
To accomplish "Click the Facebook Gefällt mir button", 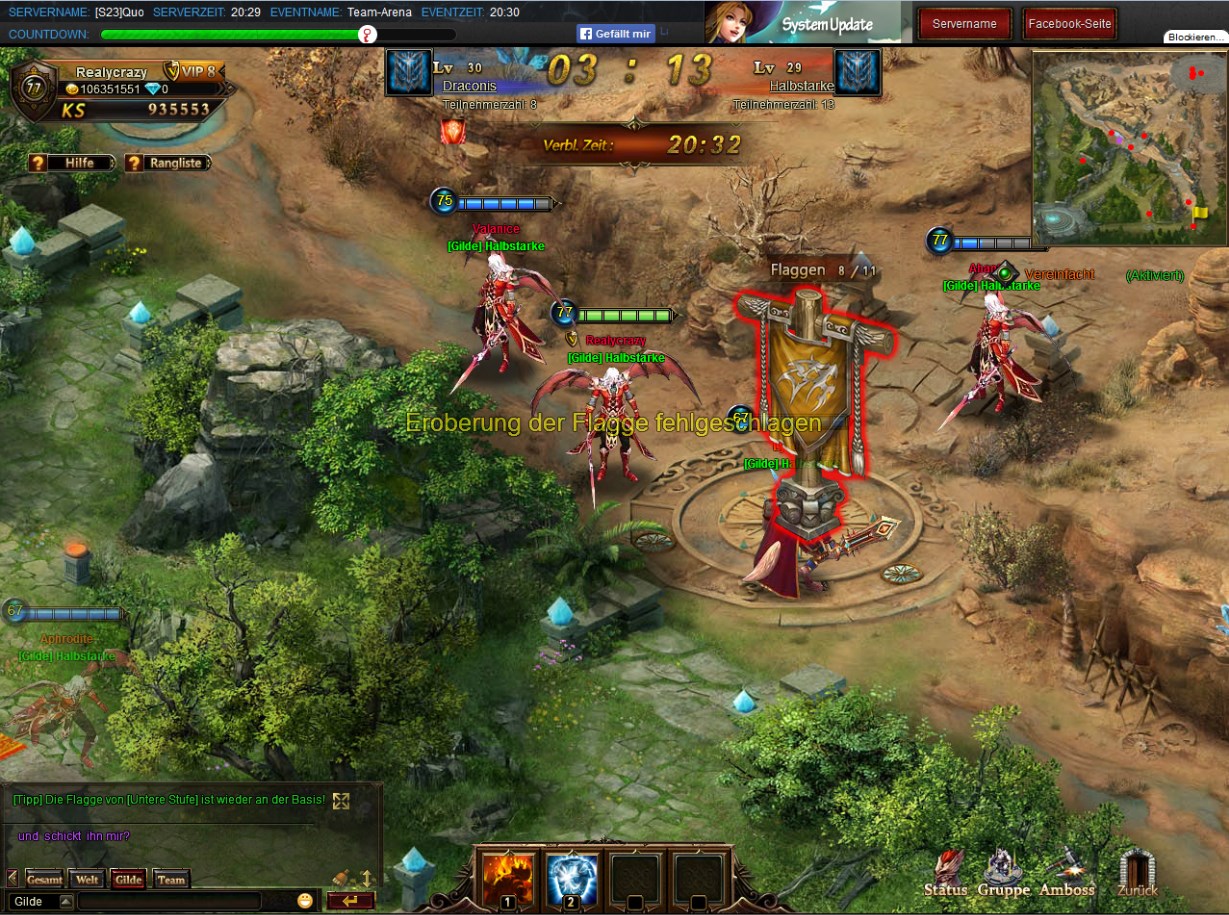I will click(615, 33).
